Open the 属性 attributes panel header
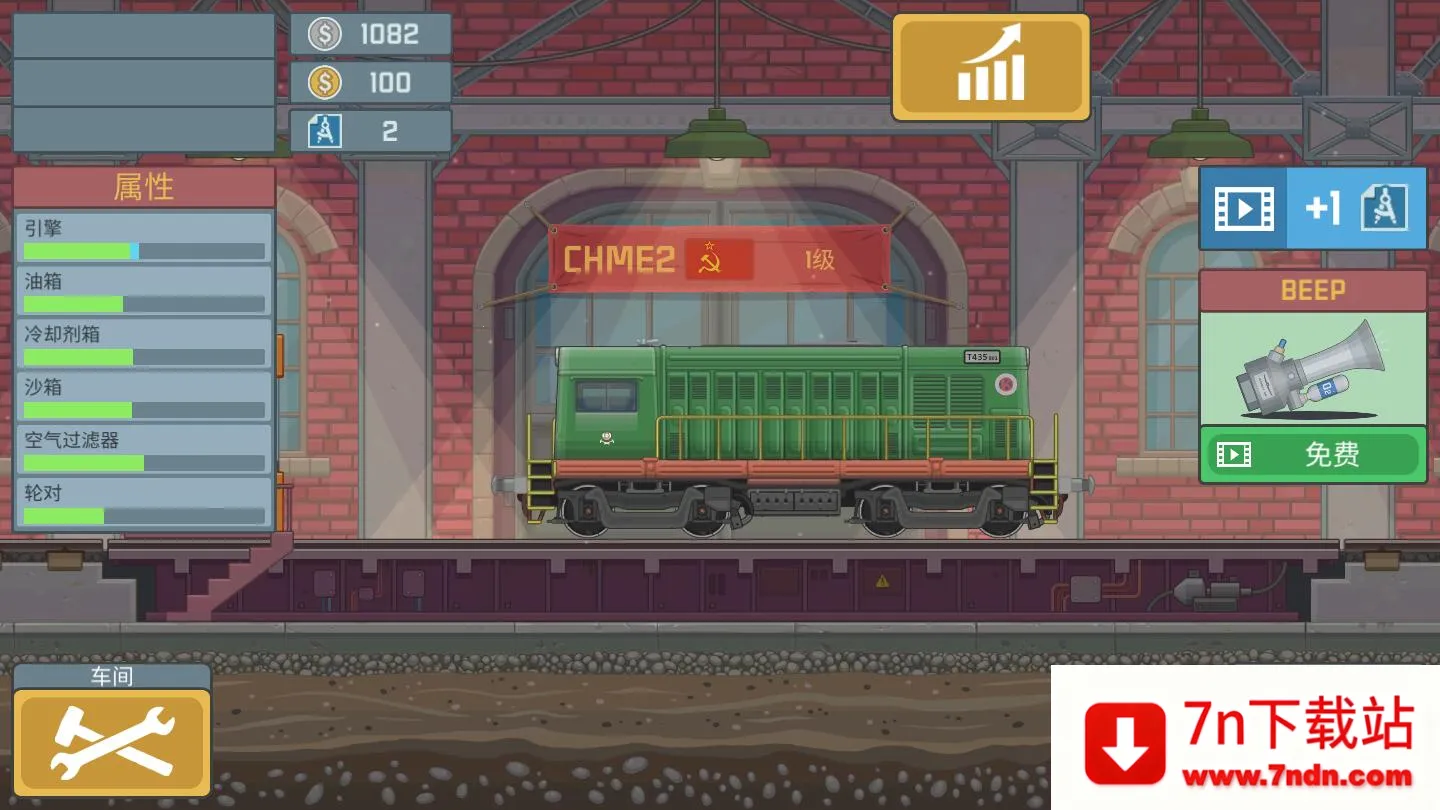This screenshot has height=810, width=1440. (x=143, y=186)
